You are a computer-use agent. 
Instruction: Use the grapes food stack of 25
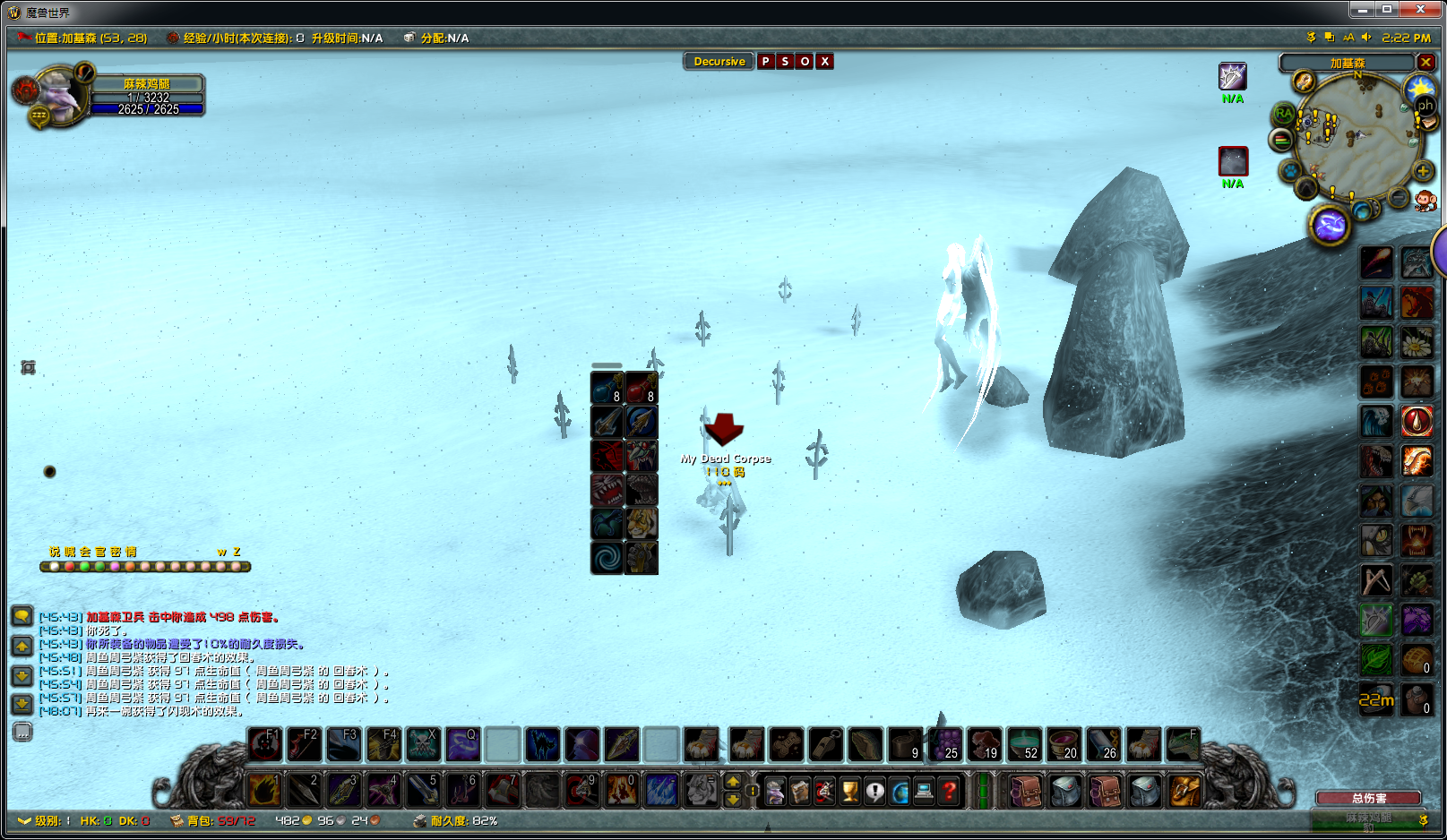pyautogui.click(x=944, y=745)
